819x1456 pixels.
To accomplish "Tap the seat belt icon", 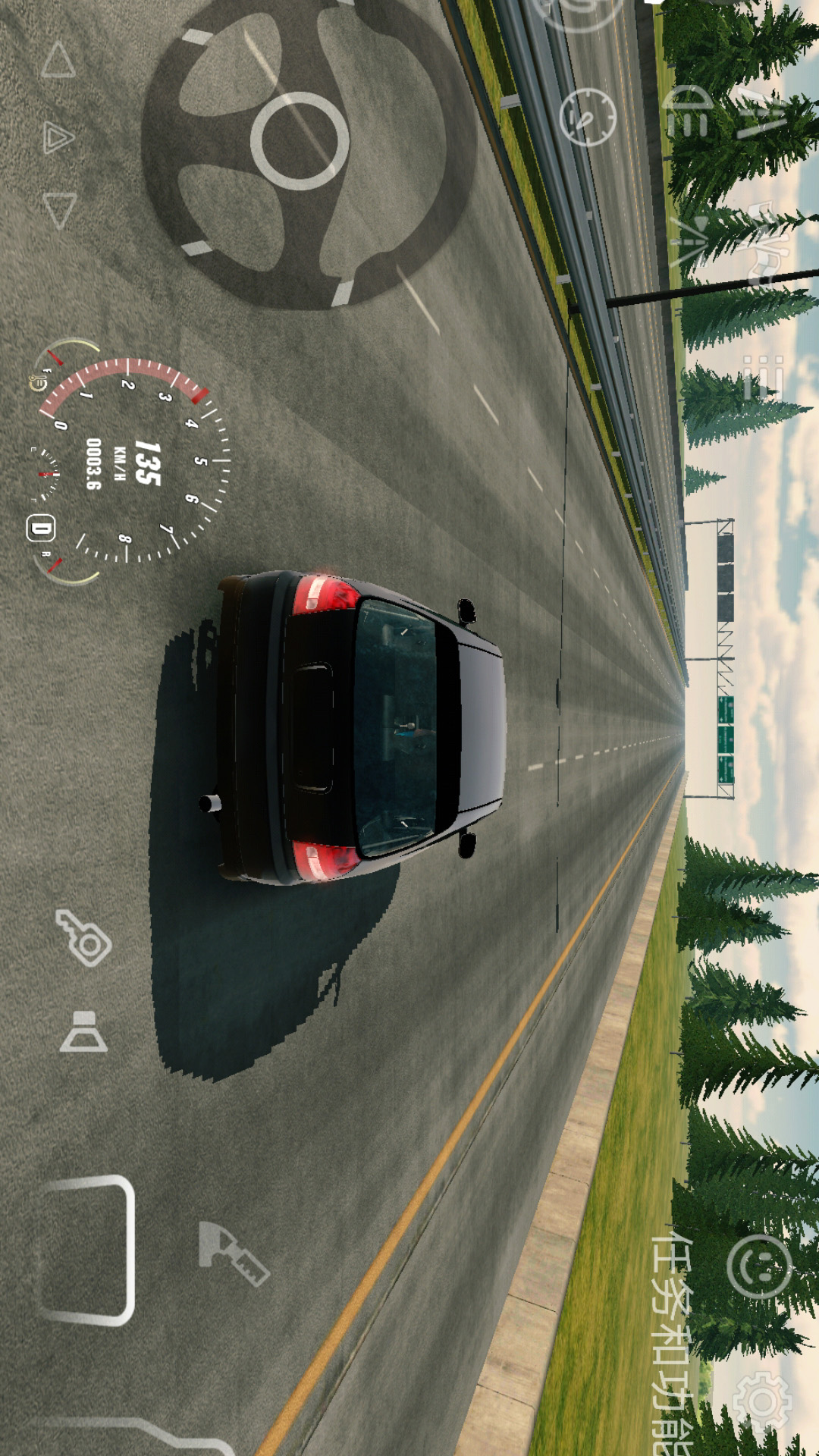I will point(83,1031).
